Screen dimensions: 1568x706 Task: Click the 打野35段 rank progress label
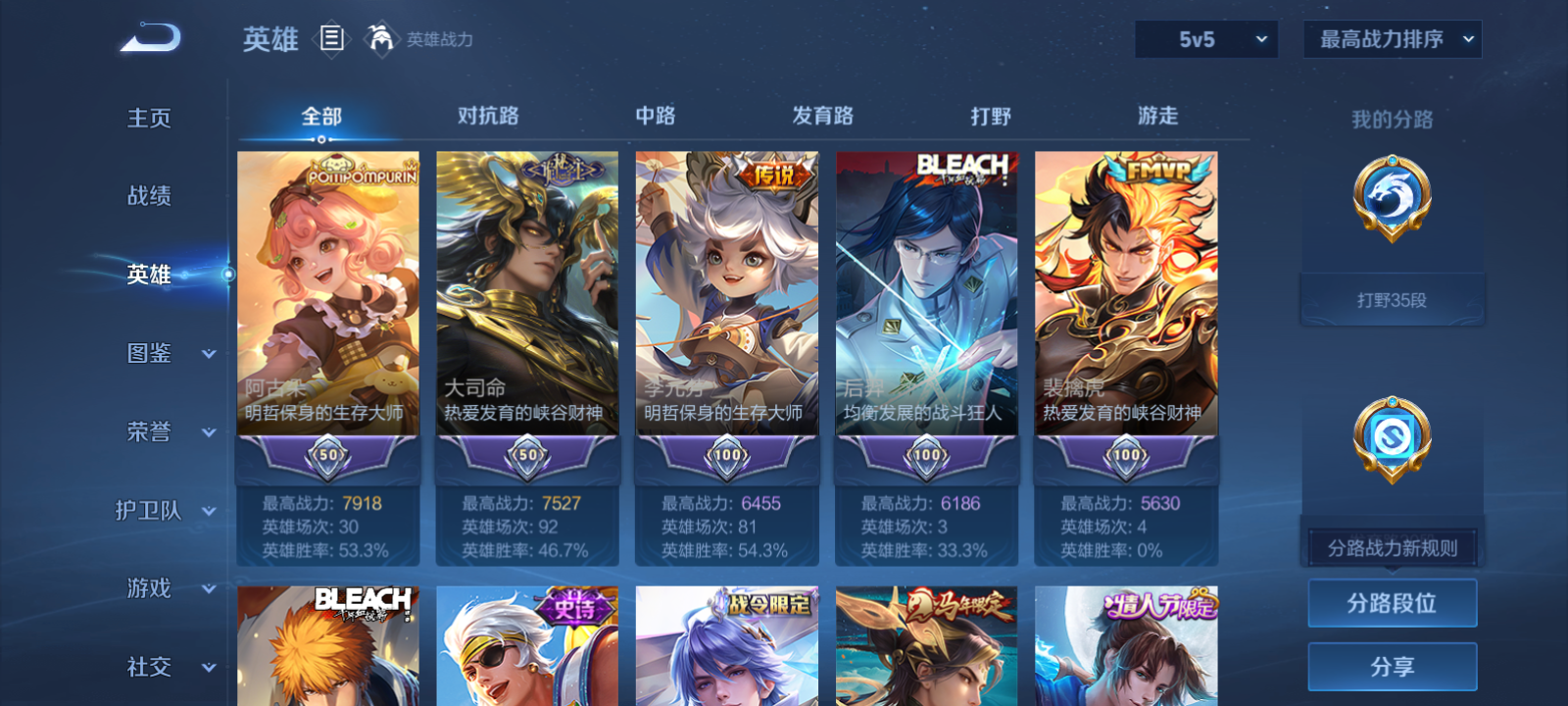click(x=1392, y=299)
